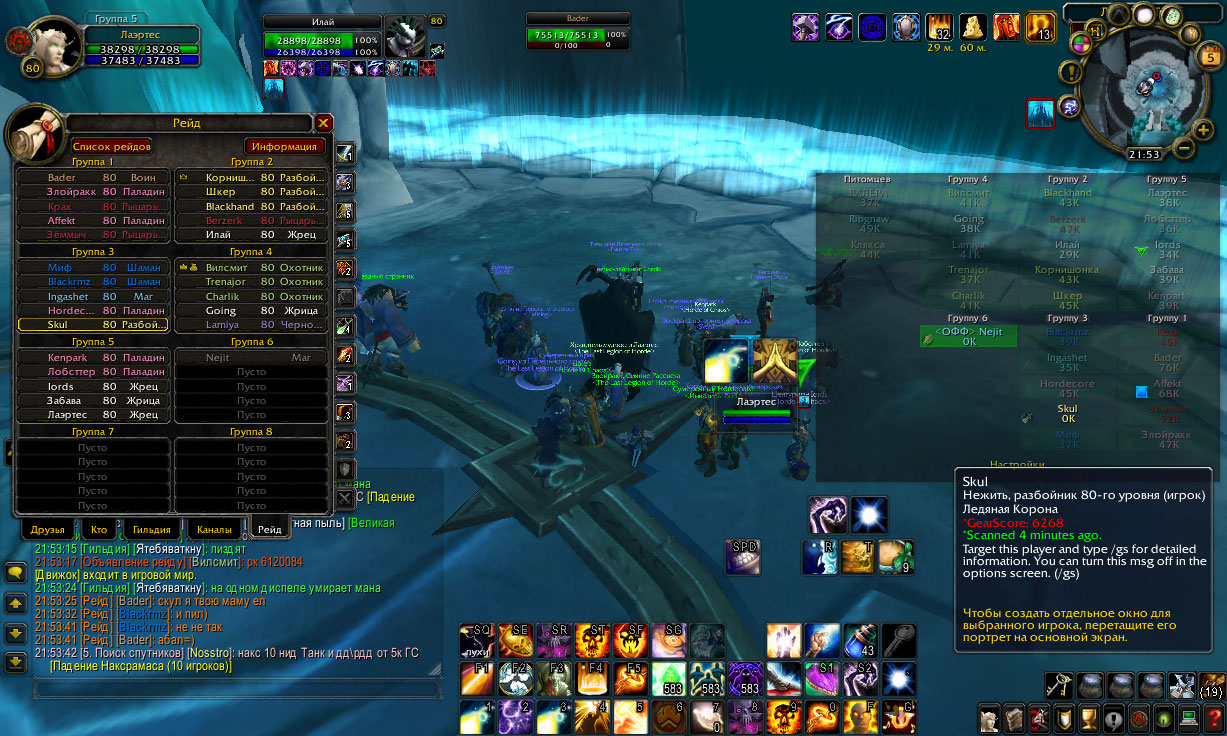The width and height of the screenshot is (1227, 736).
Task: Open the Гильдия tab
Action: pos(152,529)
